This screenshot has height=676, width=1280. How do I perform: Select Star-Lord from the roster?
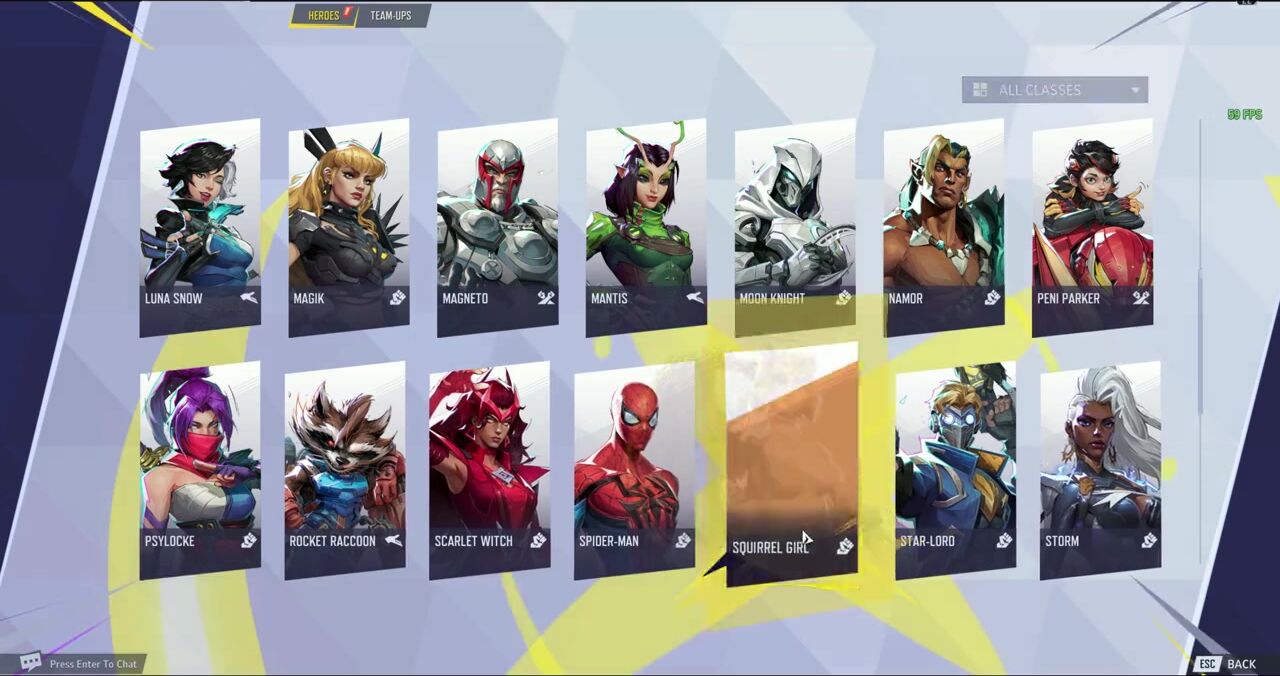955,470
